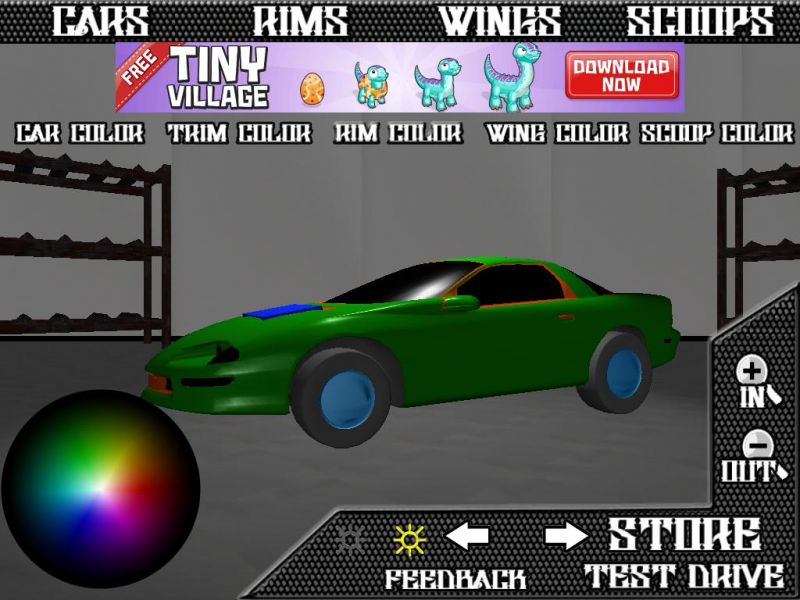Select the Scoops category
800x600 pixels.
(700, 21)
